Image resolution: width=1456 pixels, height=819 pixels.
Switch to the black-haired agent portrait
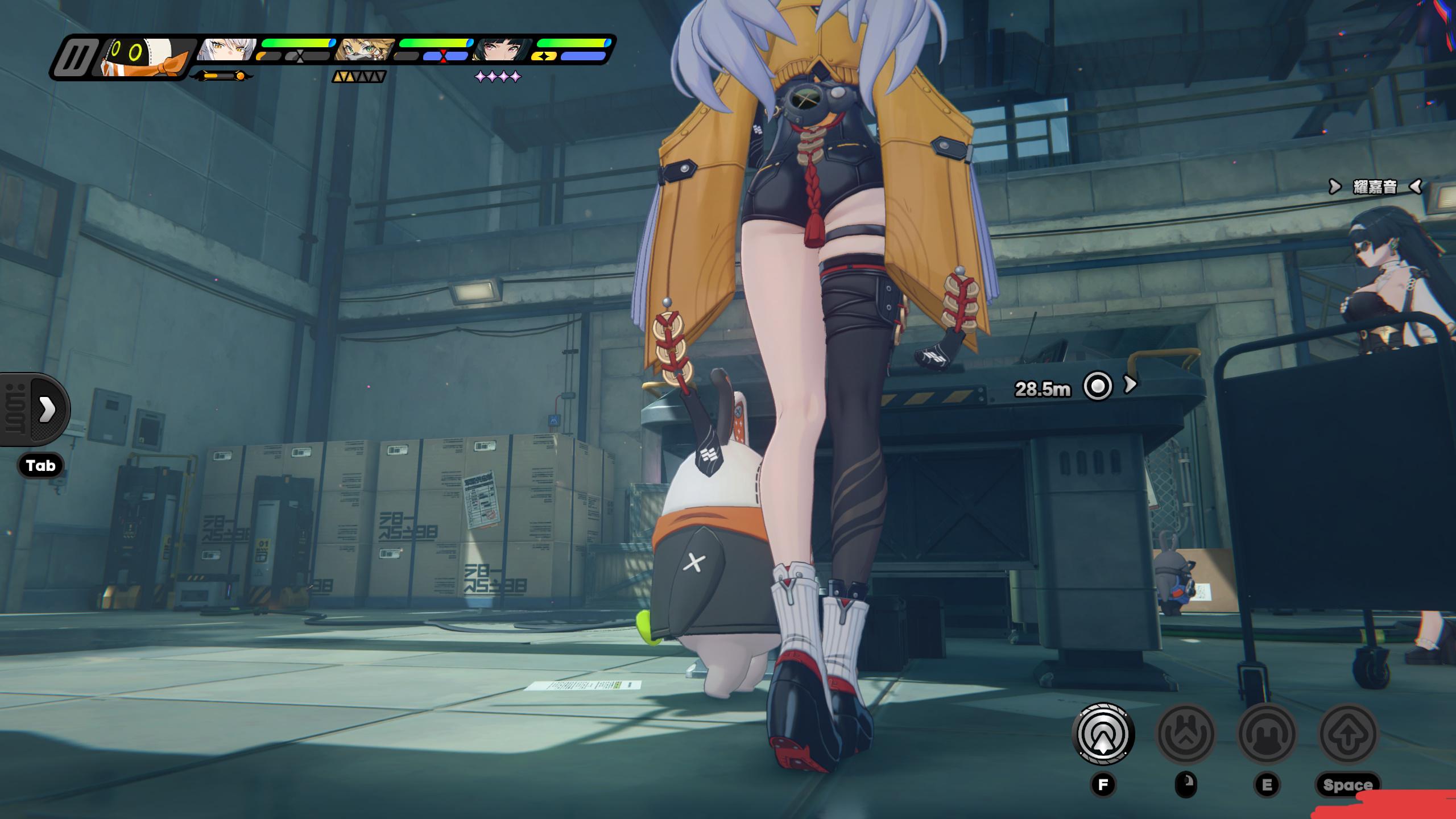[x=502, y=50]
